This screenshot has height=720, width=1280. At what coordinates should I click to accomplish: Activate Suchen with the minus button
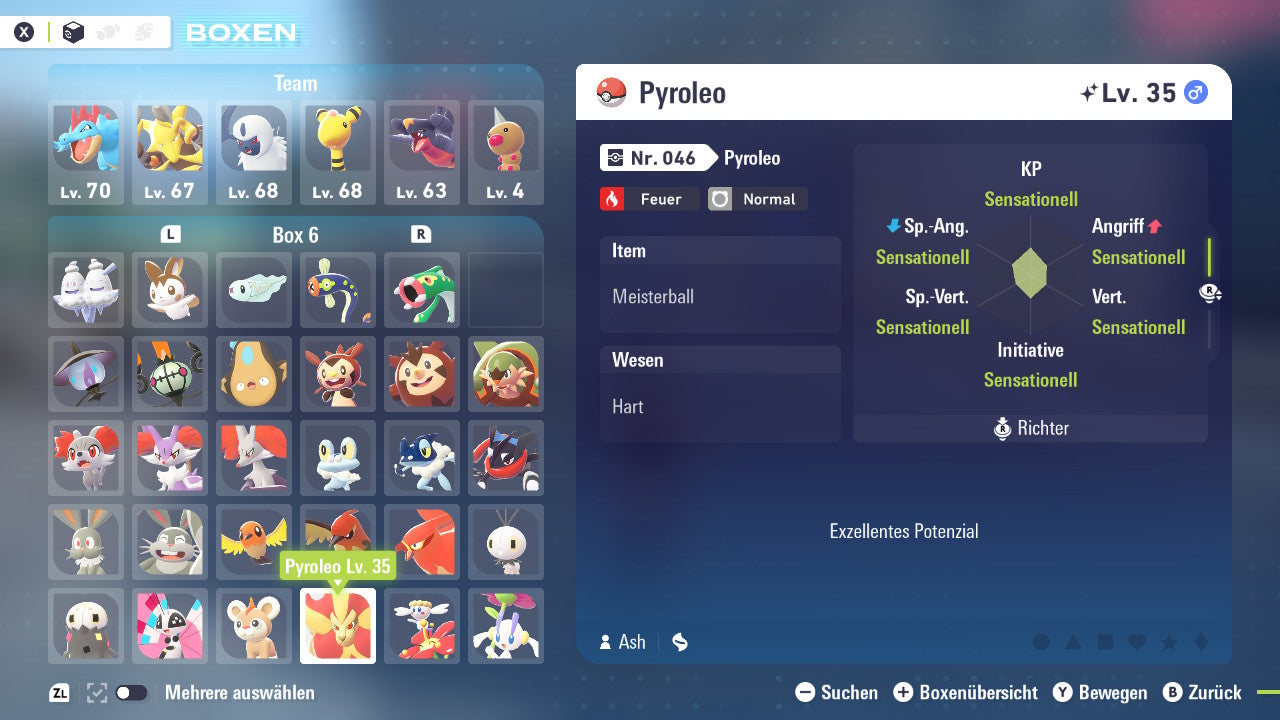[805, 692]
